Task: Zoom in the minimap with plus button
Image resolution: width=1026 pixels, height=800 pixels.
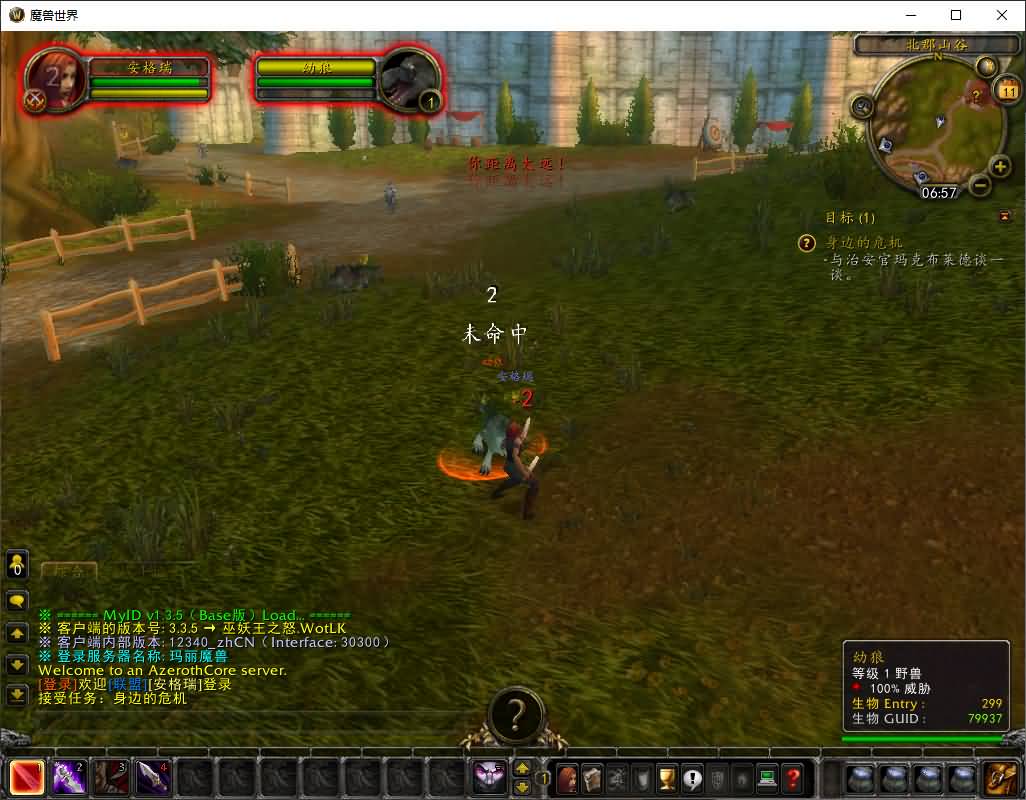Action: pyautogui.click(x=999, y=166)
